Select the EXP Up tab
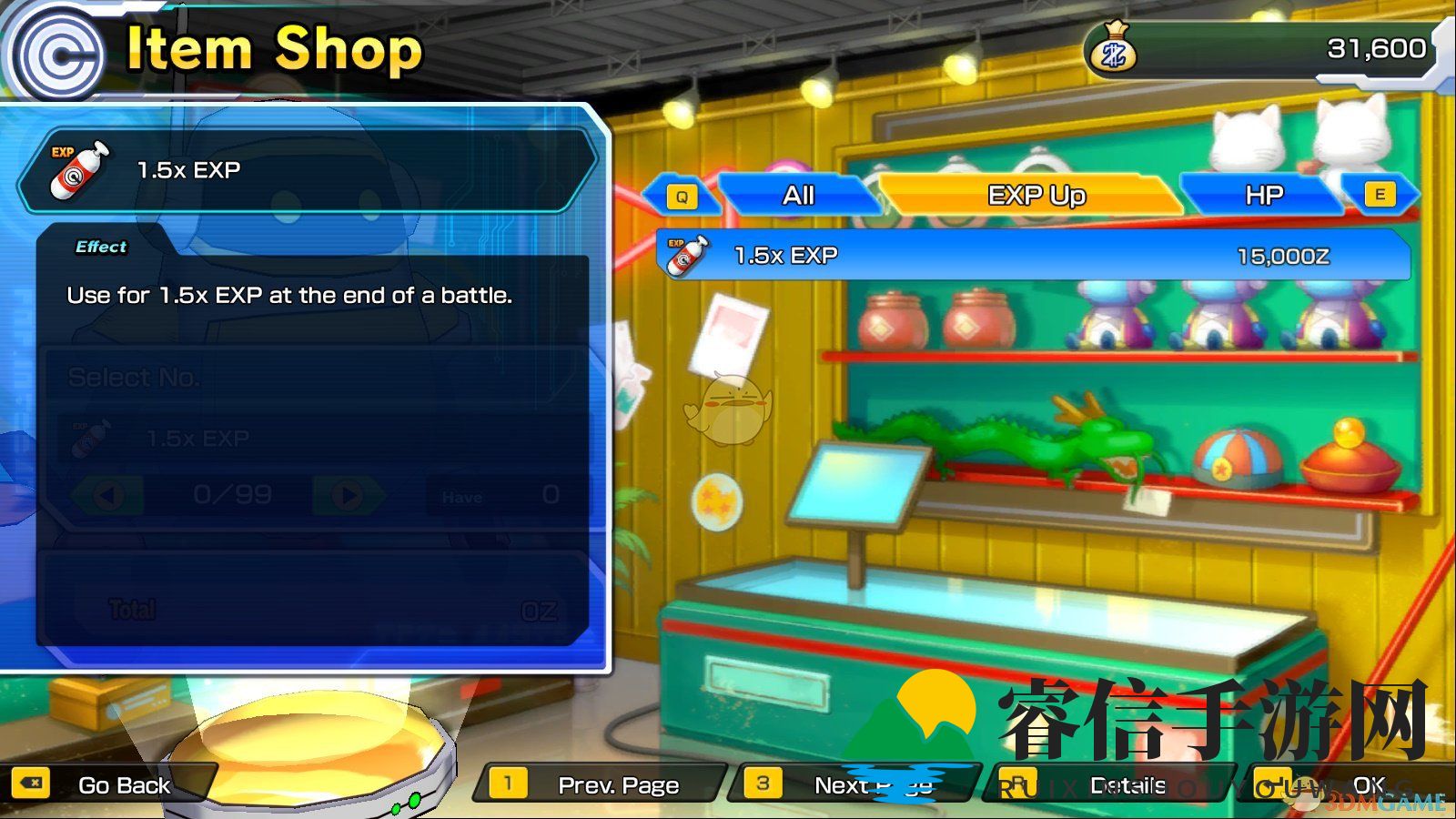The height and width of the screenshot is (819, 1456). (x=1036, y=196)
